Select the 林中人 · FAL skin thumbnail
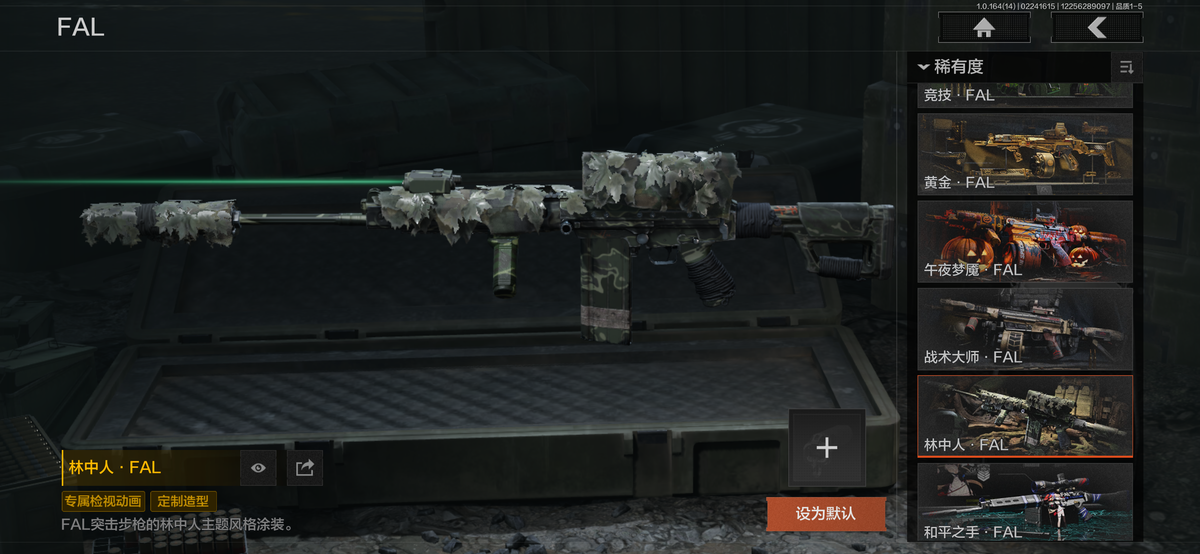This screenshot has height=554, width=1200. 1024,415
